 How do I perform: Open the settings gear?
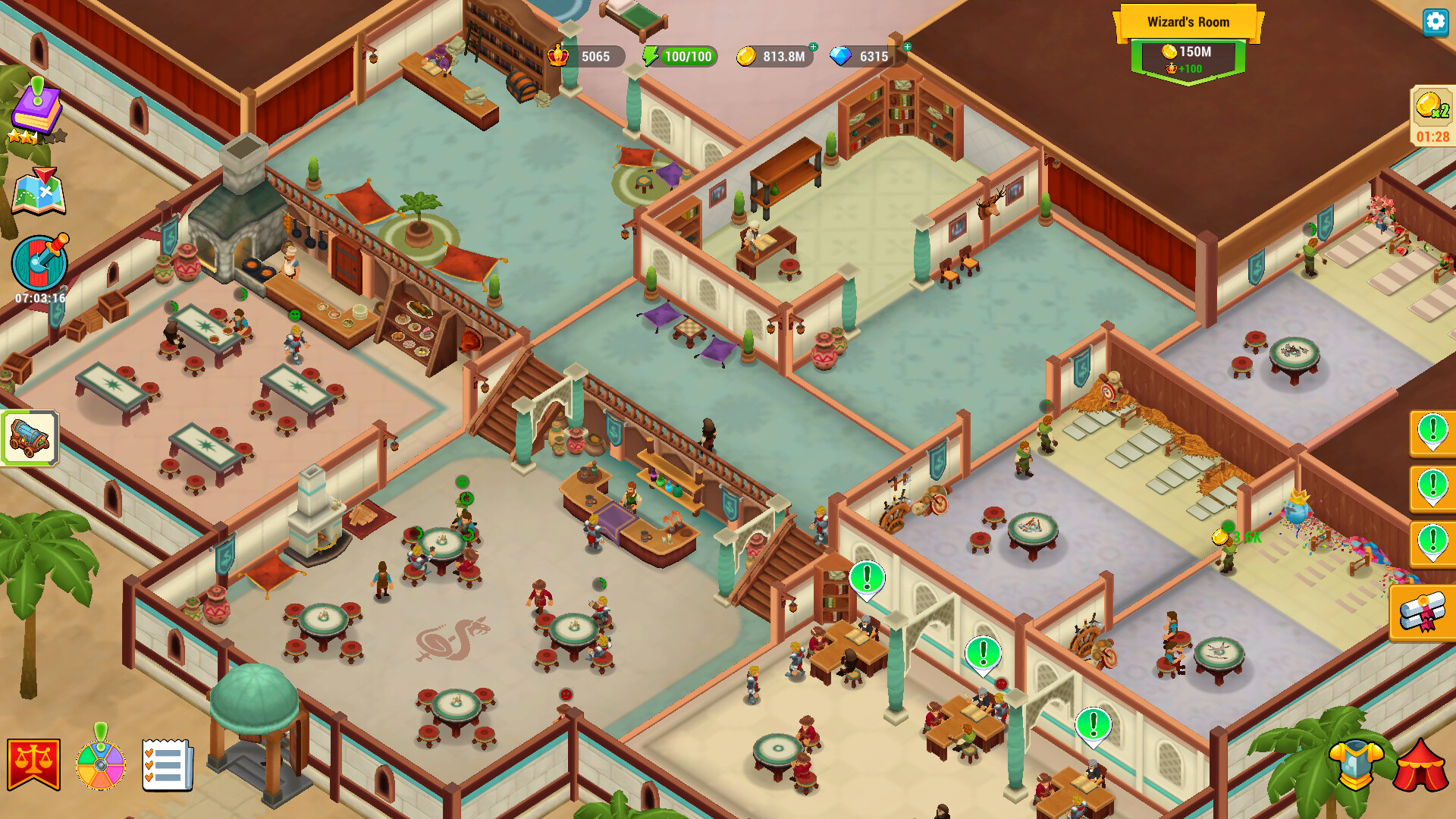tap(1434, 23)
